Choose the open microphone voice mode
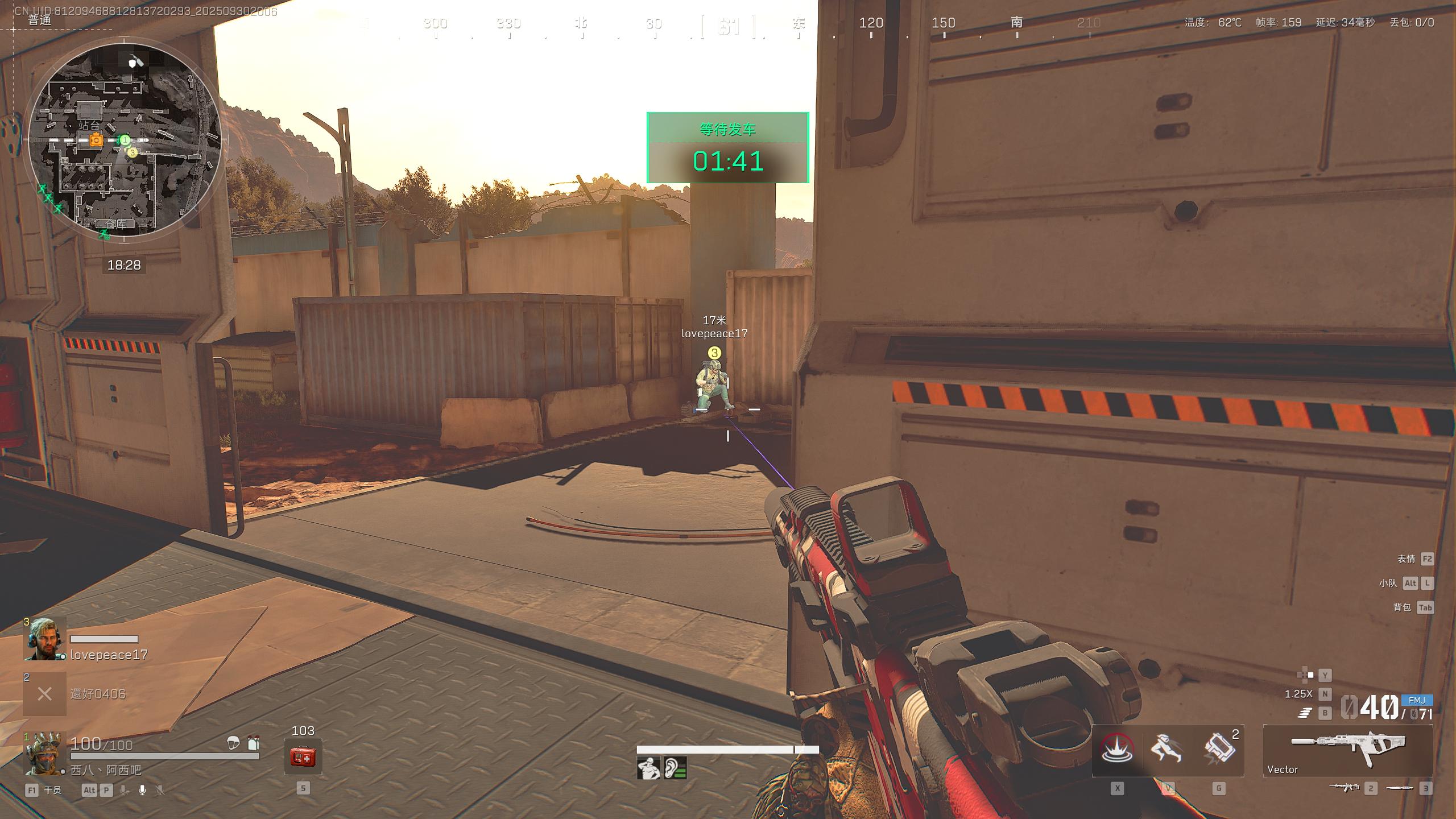The image size is (1456, 819). tap(142, 790)
